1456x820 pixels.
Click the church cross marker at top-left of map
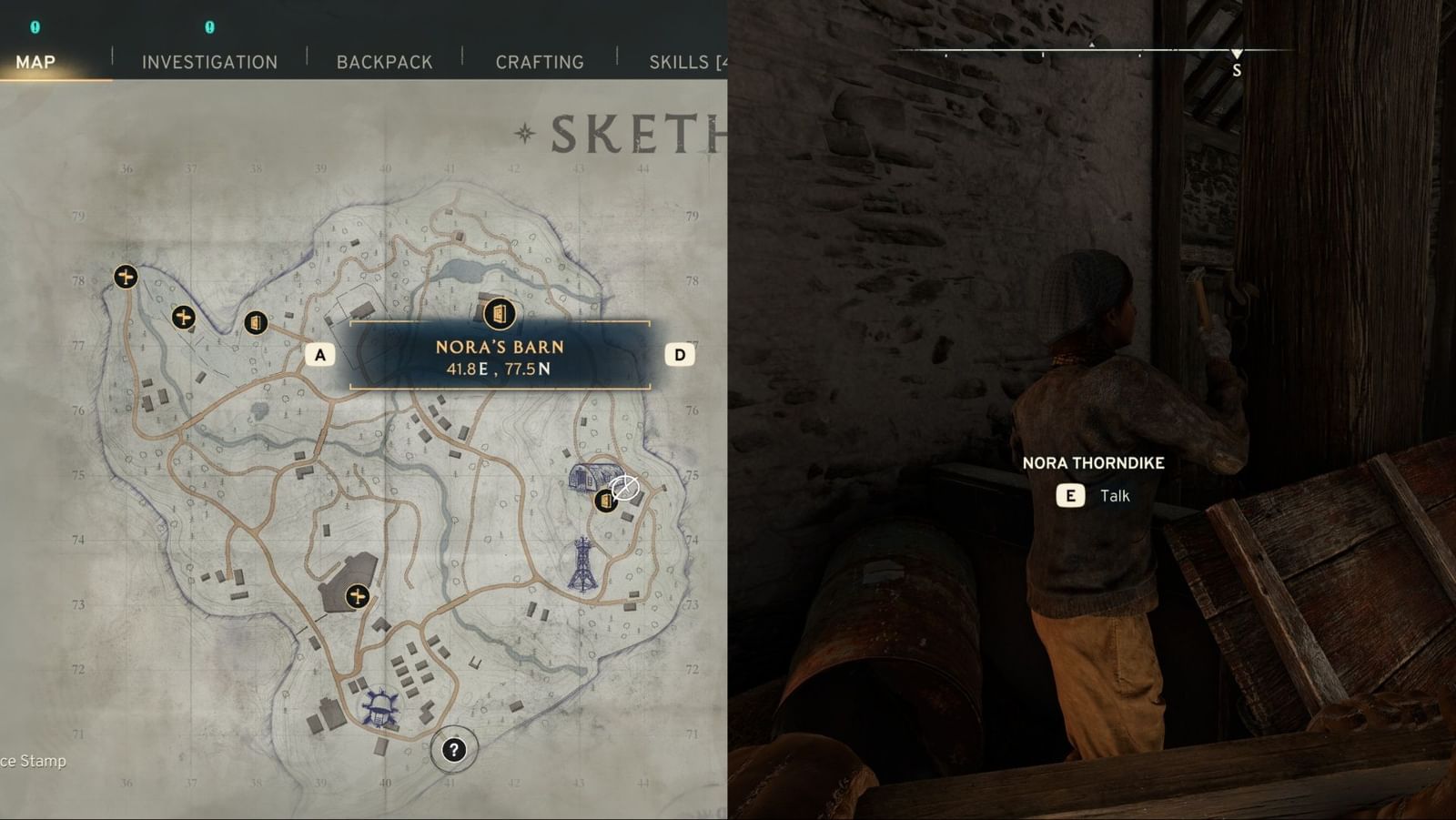pos(124,276)
